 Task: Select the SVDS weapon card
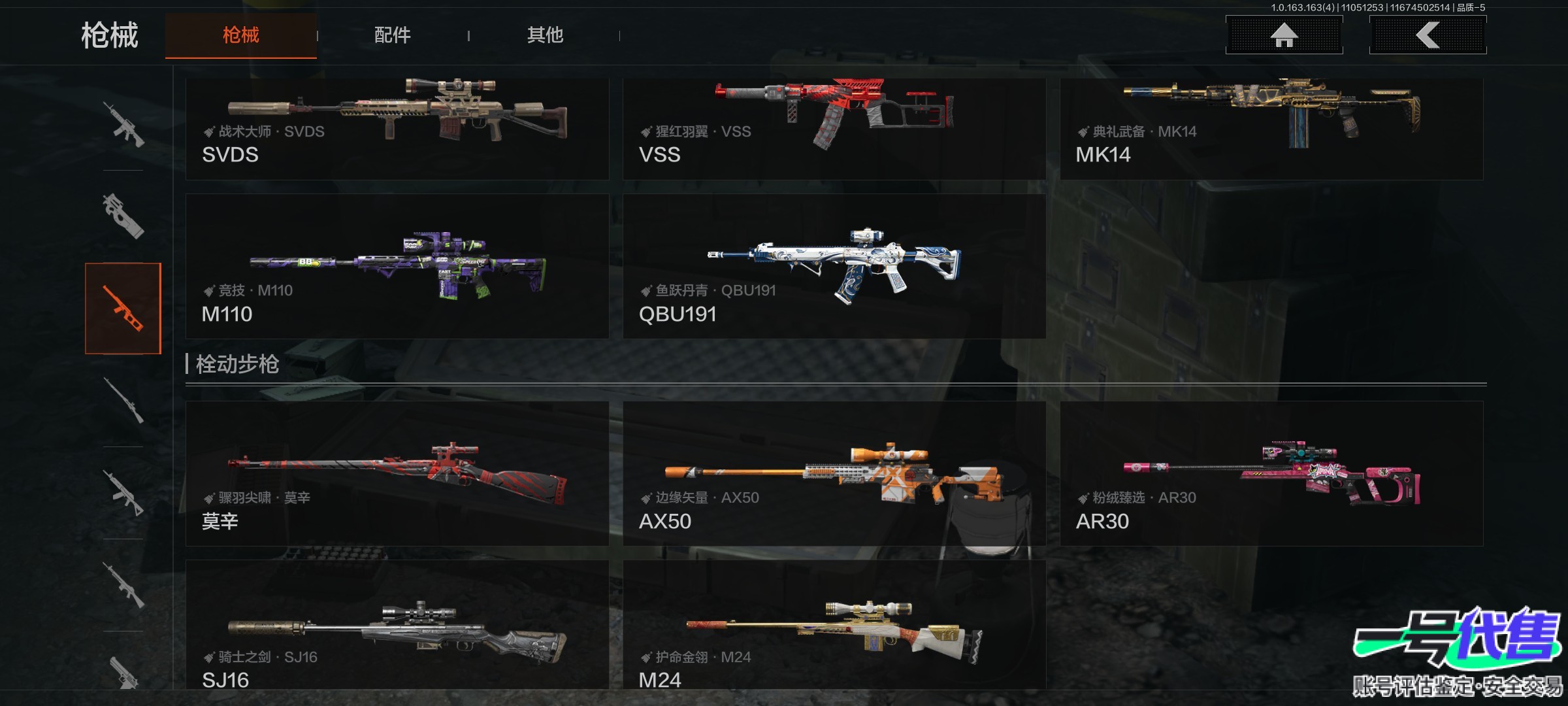tap(397, 128)
